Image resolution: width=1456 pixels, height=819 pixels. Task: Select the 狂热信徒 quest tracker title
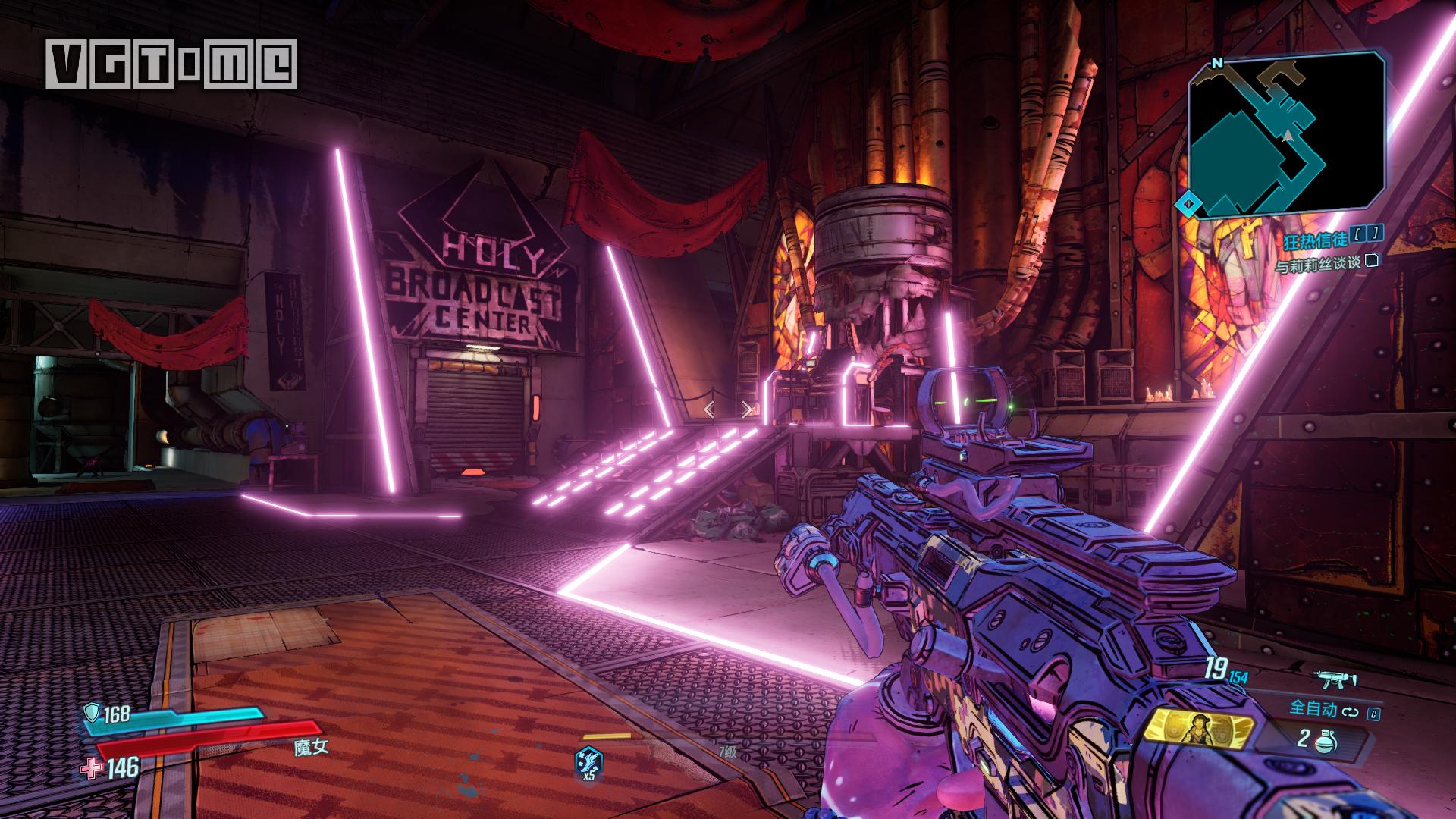1315,240
